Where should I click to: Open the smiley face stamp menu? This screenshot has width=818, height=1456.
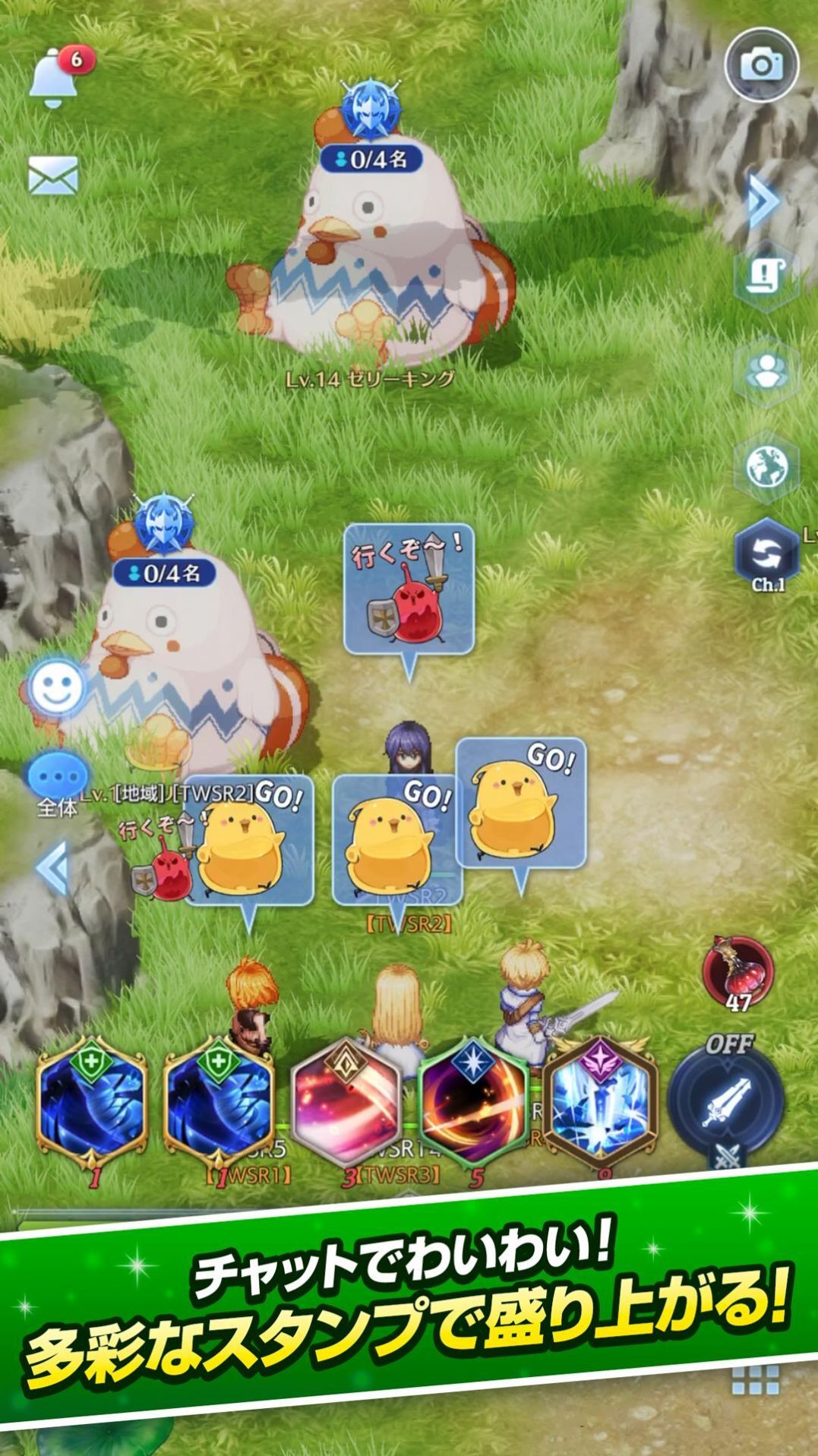click(57, 687)
